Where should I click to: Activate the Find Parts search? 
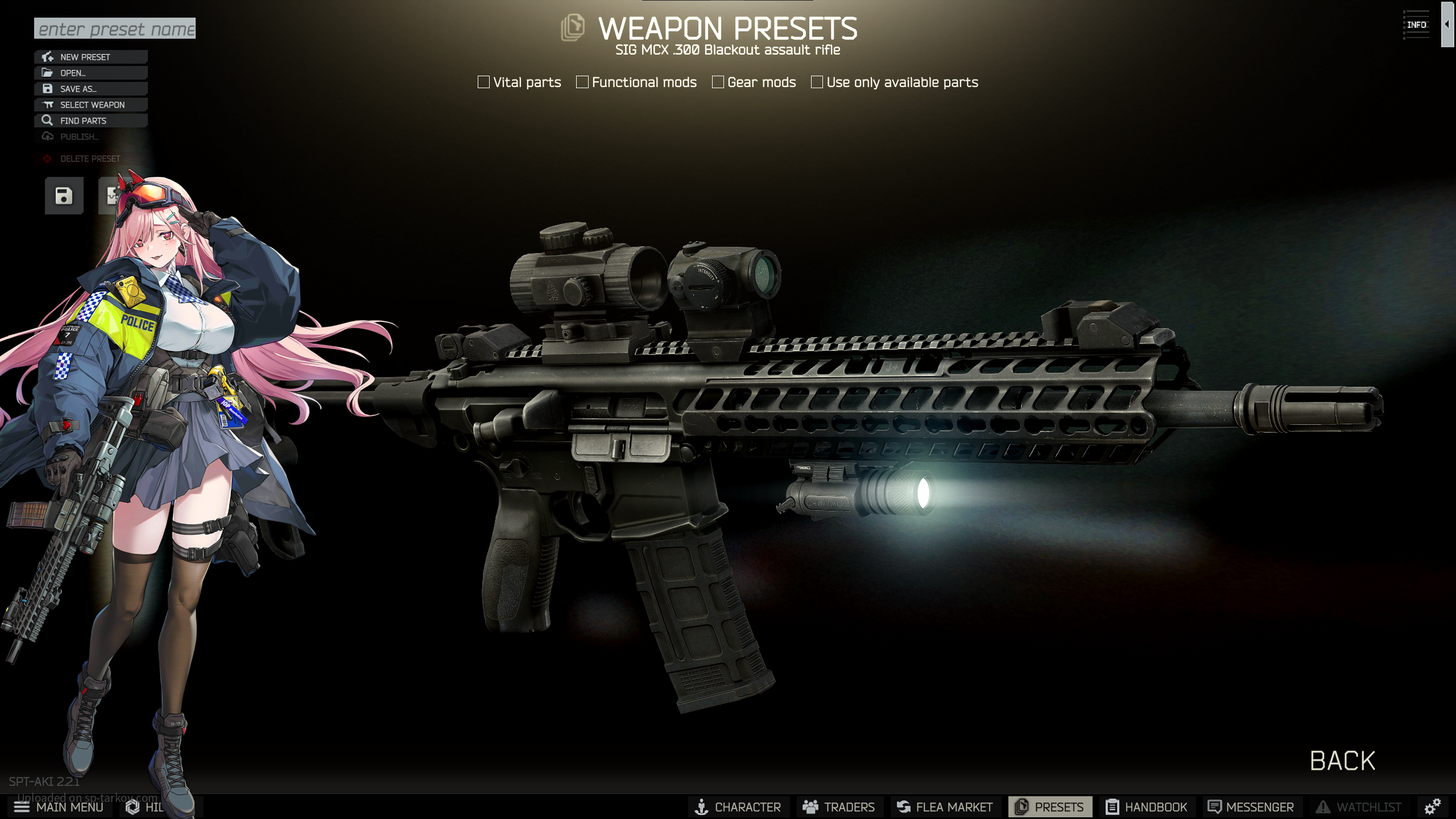(91, 121)
